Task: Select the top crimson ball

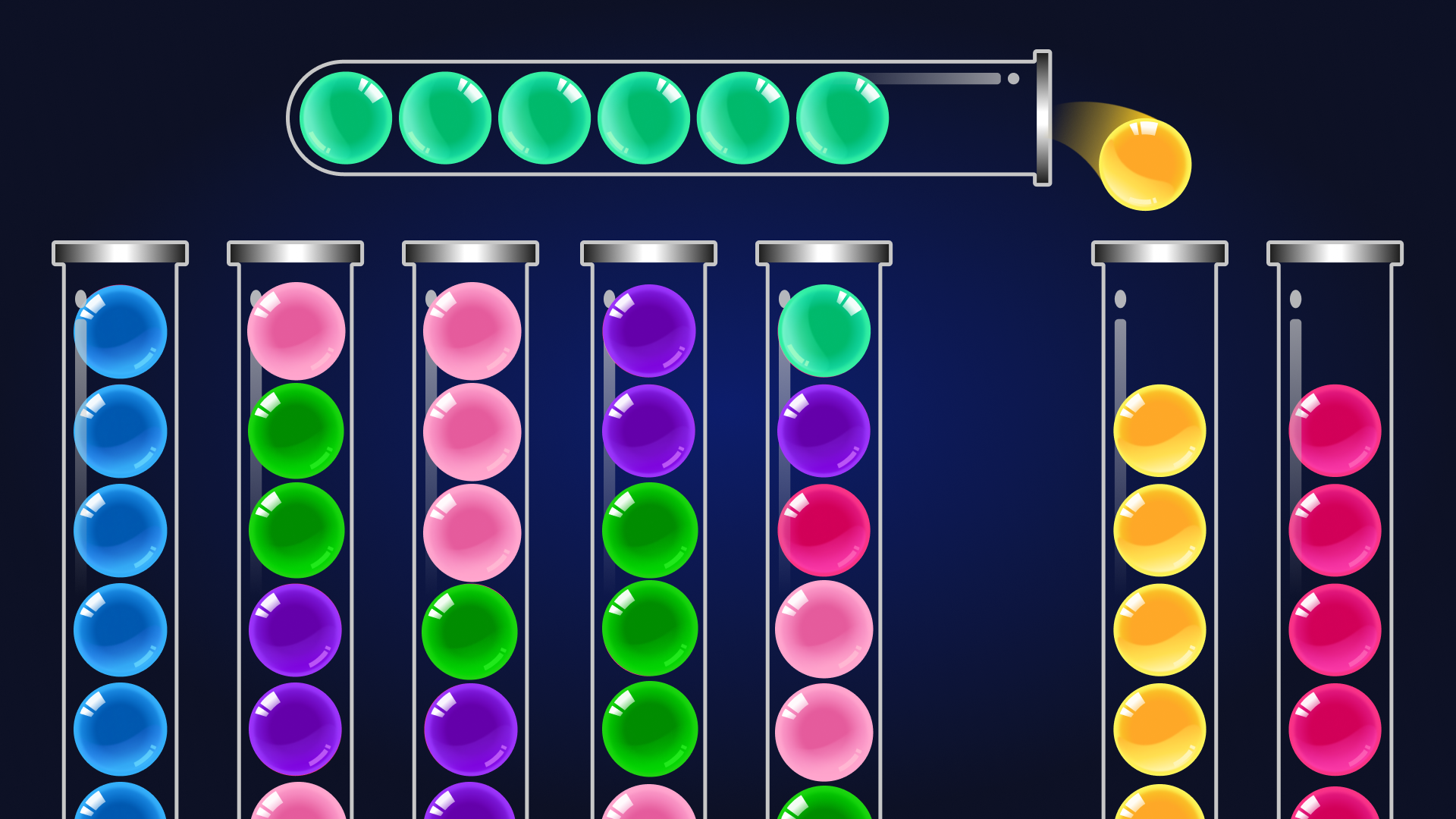Action: 1335,428
